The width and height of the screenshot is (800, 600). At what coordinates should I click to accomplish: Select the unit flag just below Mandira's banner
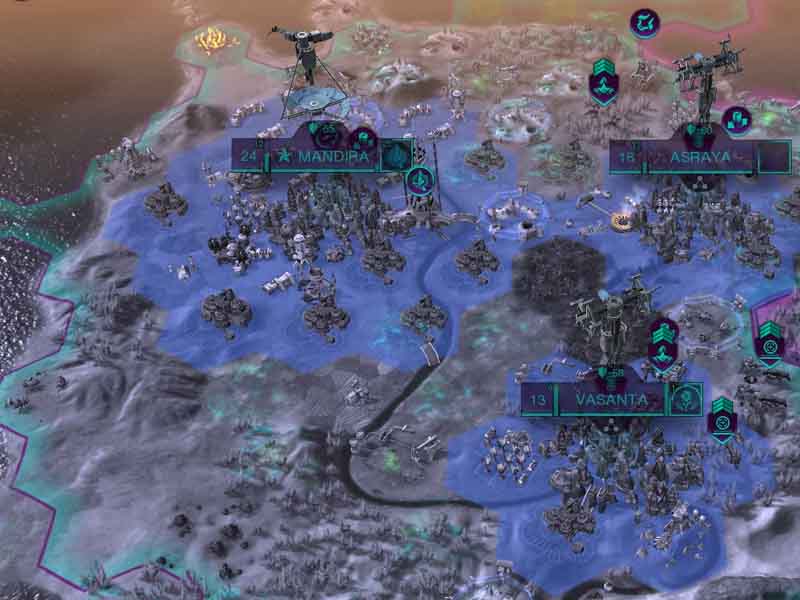pos(420,181)
